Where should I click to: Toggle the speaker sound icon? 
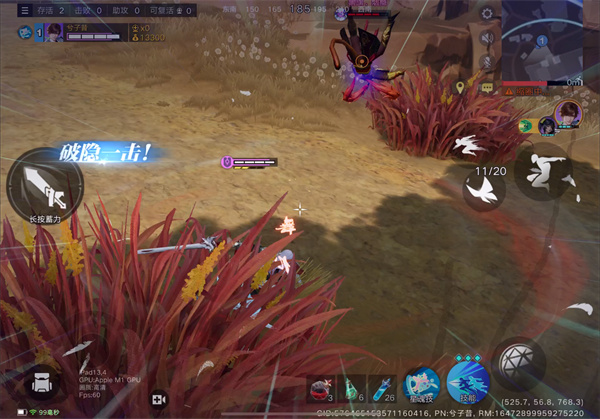[x=488, y=38]
